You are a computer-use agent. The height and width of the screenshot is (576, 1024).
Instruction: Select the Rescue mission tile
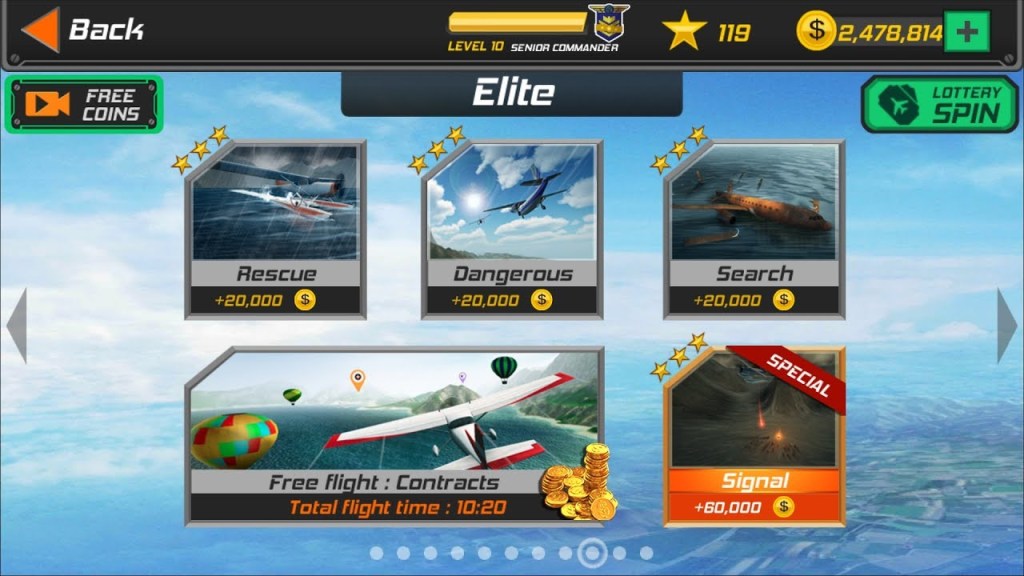[x=275, y=231]
